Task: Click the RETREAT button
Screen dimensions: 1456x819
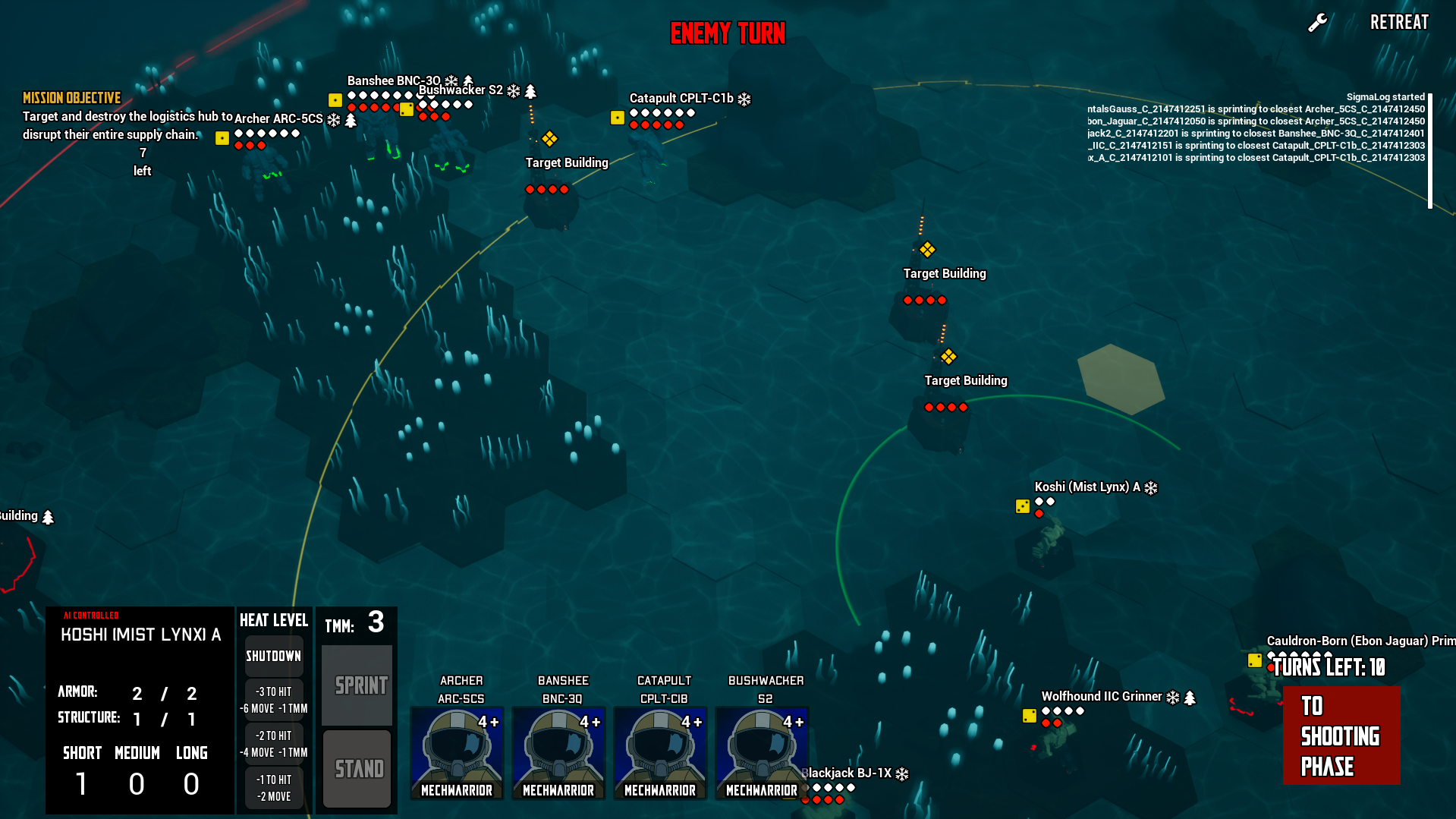Action: click(1398, 23)
